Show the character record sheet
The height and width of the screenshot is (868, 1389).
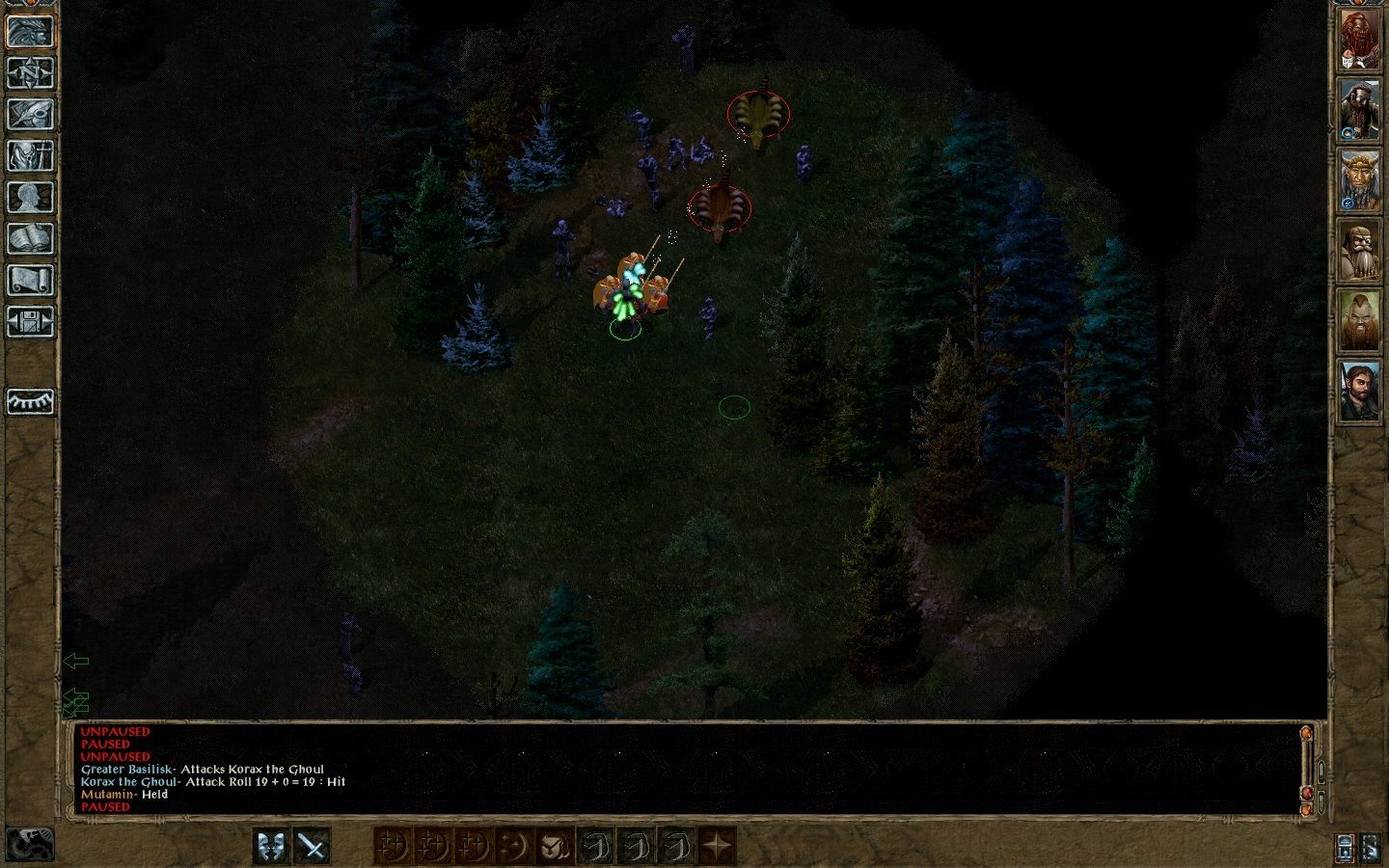30,197
